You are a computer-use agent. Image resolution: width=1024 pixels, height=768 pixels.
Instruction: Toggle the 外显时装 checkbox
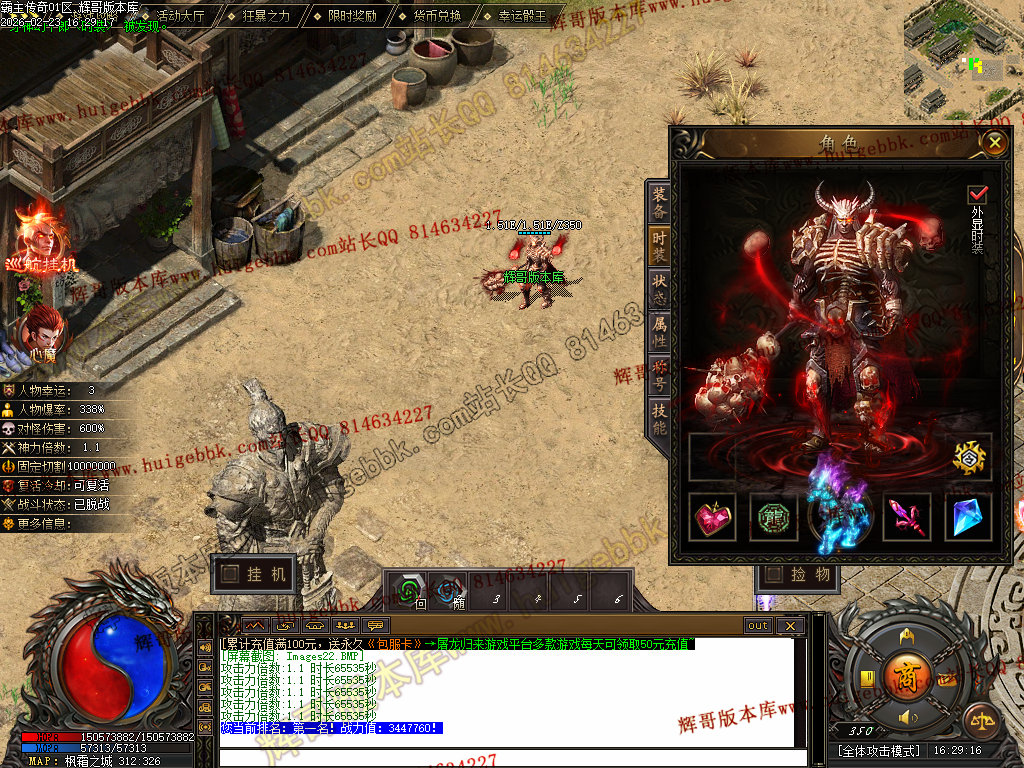click(x=977, y=194)
